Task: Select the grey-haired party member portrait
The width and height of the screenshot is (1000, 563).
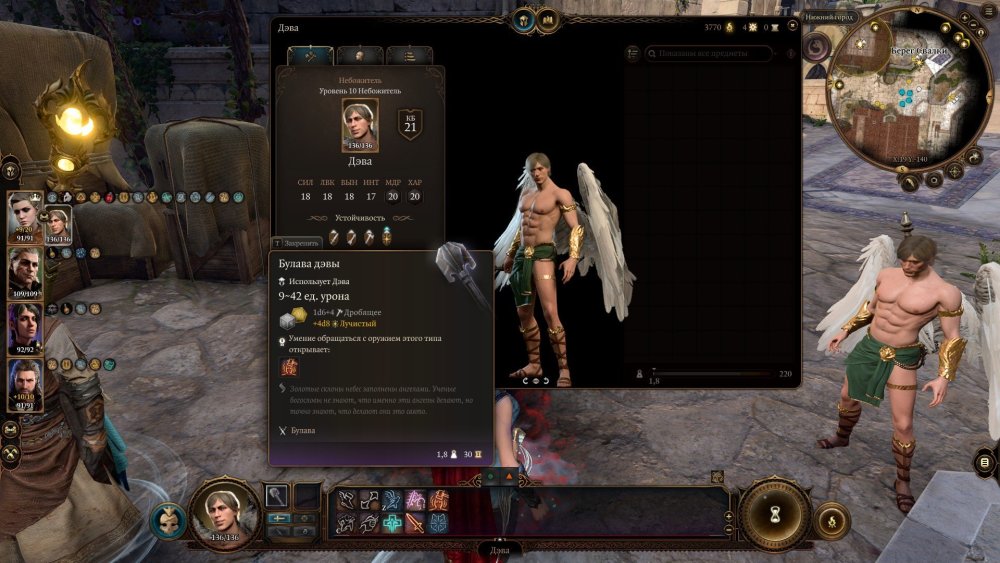Action: [x=25, y=270]
